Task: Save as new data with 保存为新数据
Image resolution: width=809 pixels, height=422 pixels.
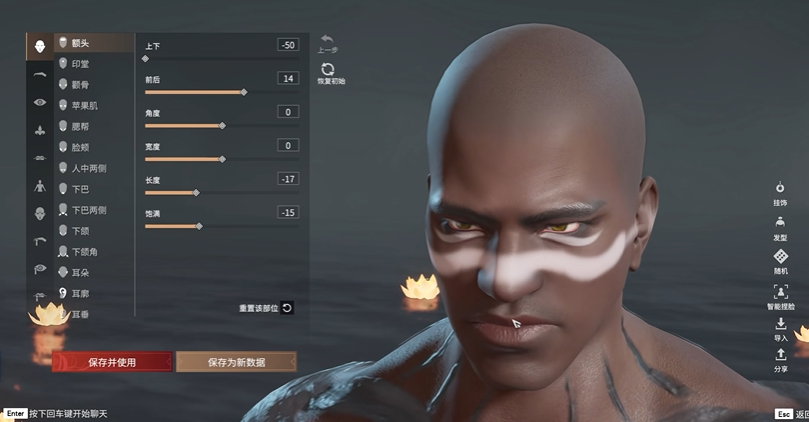Action: pyautogui.click(x=236, y=362)
